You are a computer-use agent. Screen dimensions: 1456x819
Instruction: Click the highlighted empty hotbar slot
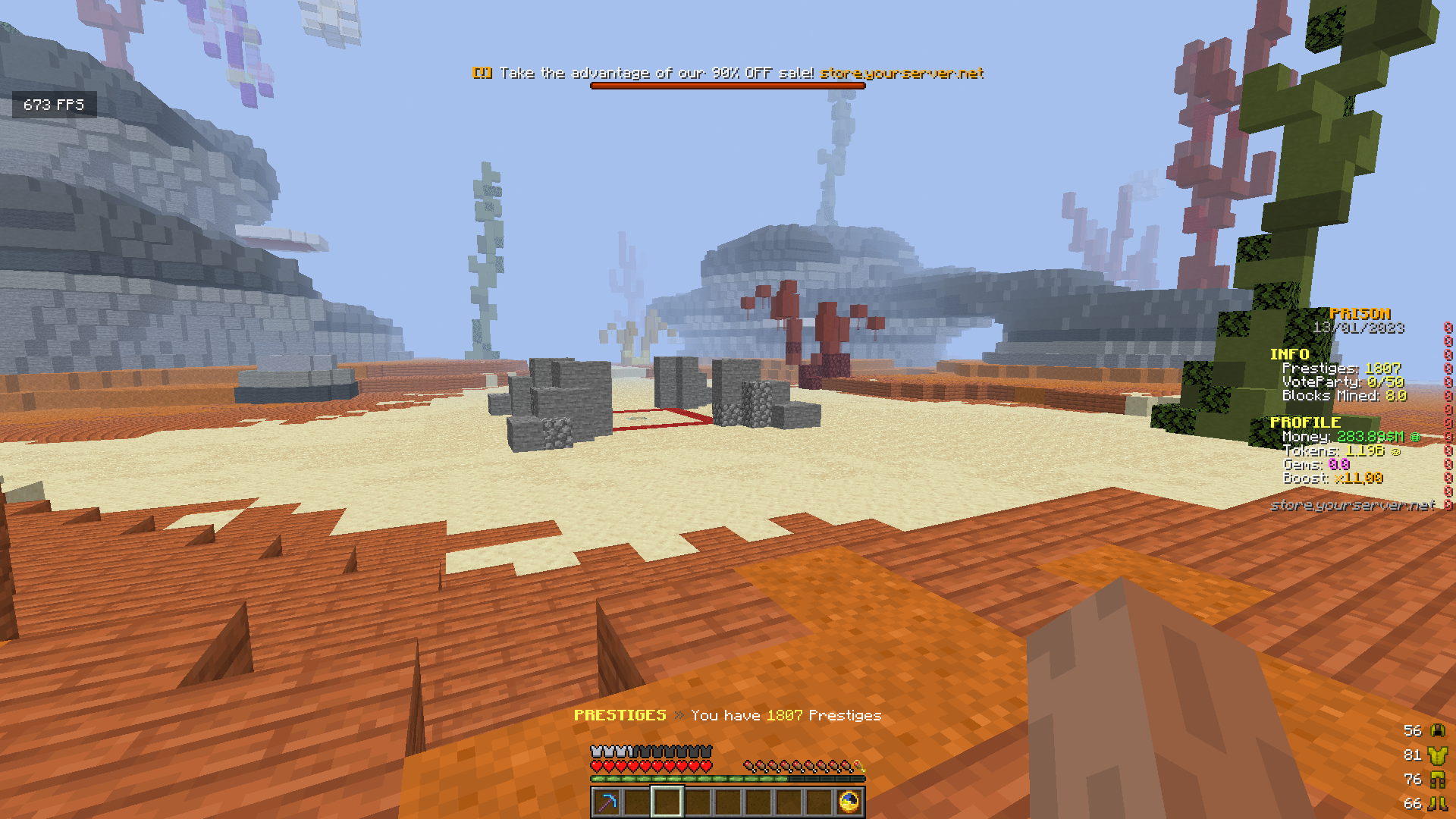667,802
